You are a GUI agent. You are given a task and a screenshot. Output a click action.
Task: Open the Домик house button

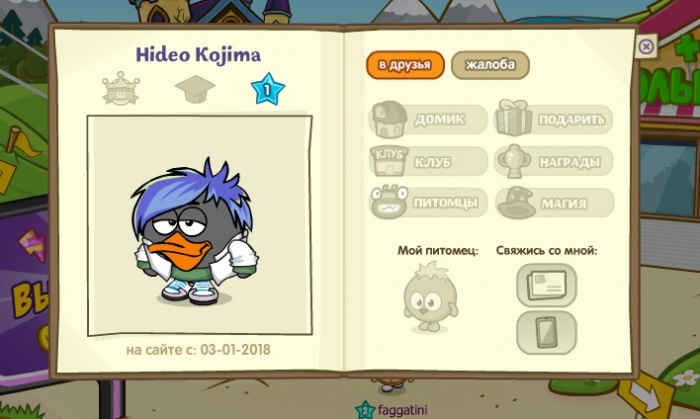(x=428, y=120)
